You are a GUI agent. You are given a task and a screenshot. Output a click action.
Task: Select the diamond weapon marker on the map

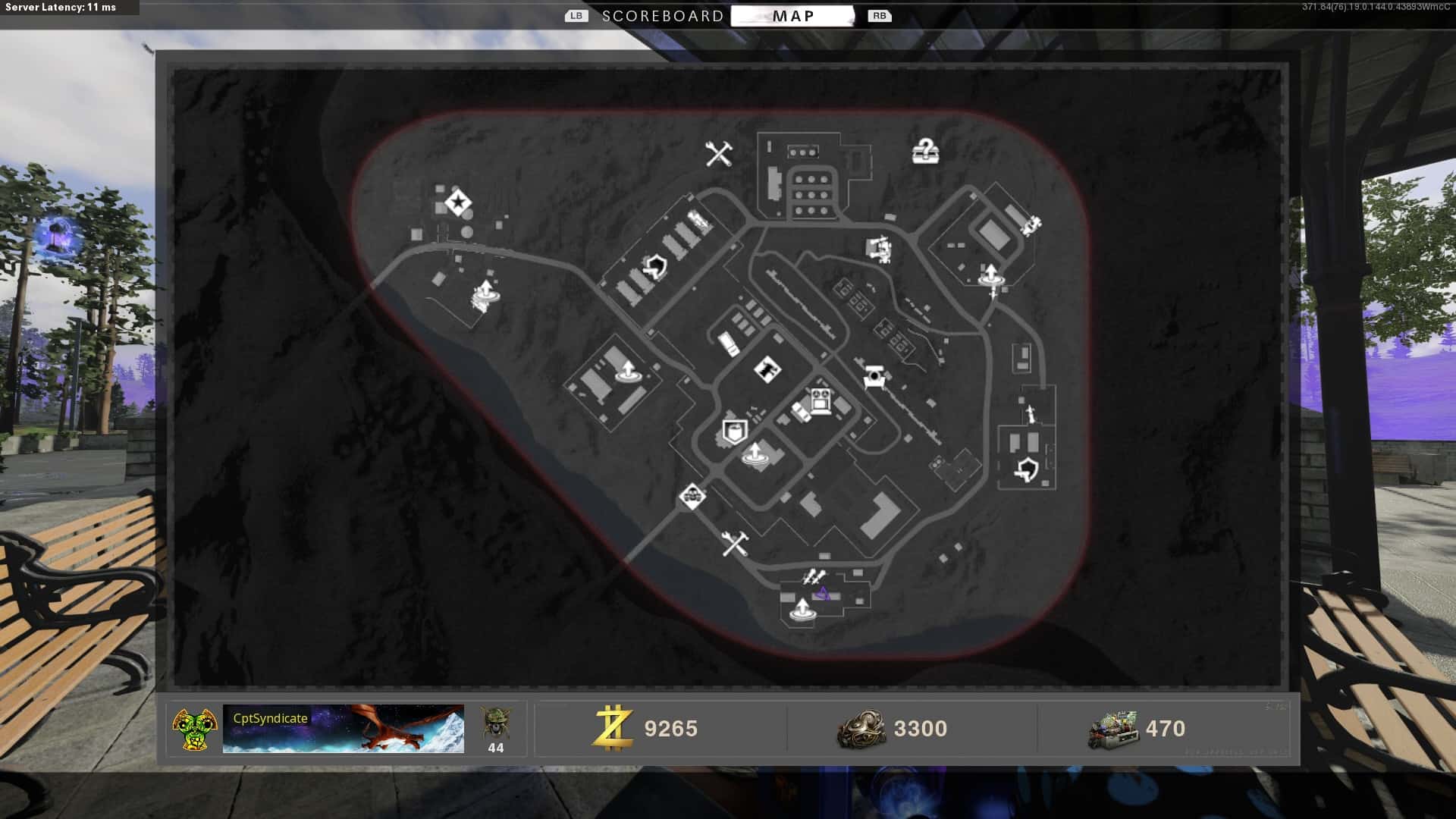pyautogui.click(x=767, y=369)
